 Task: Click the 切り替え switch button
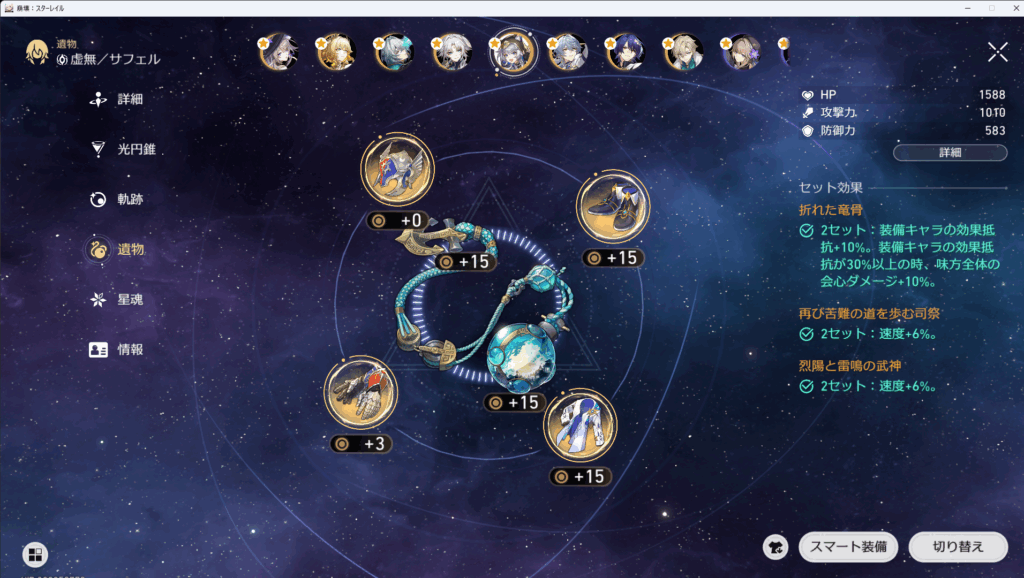pyautogui.click(x=958, y=547)
